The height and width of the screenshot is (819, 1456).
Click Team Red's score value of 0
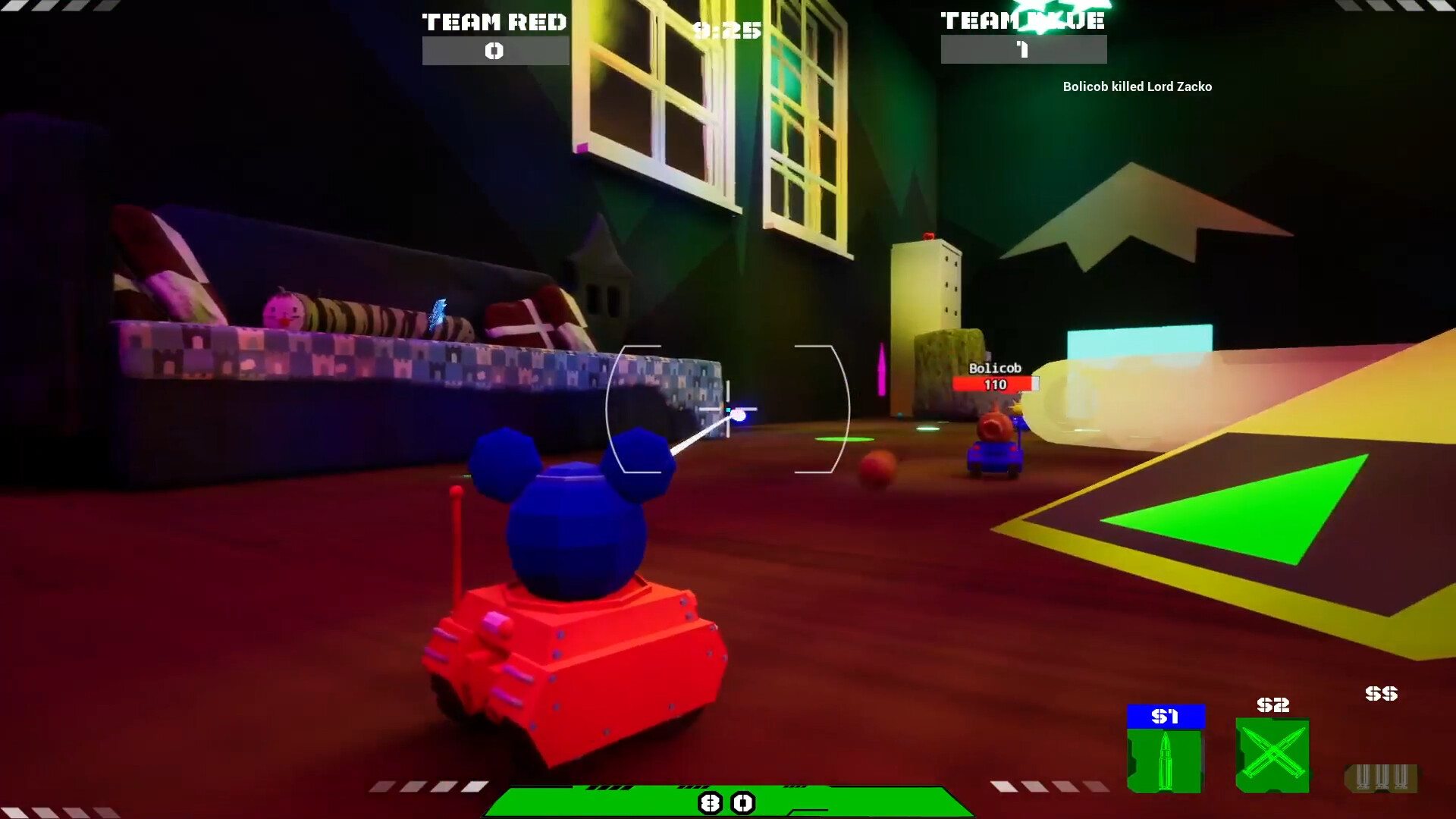[494, 51]
